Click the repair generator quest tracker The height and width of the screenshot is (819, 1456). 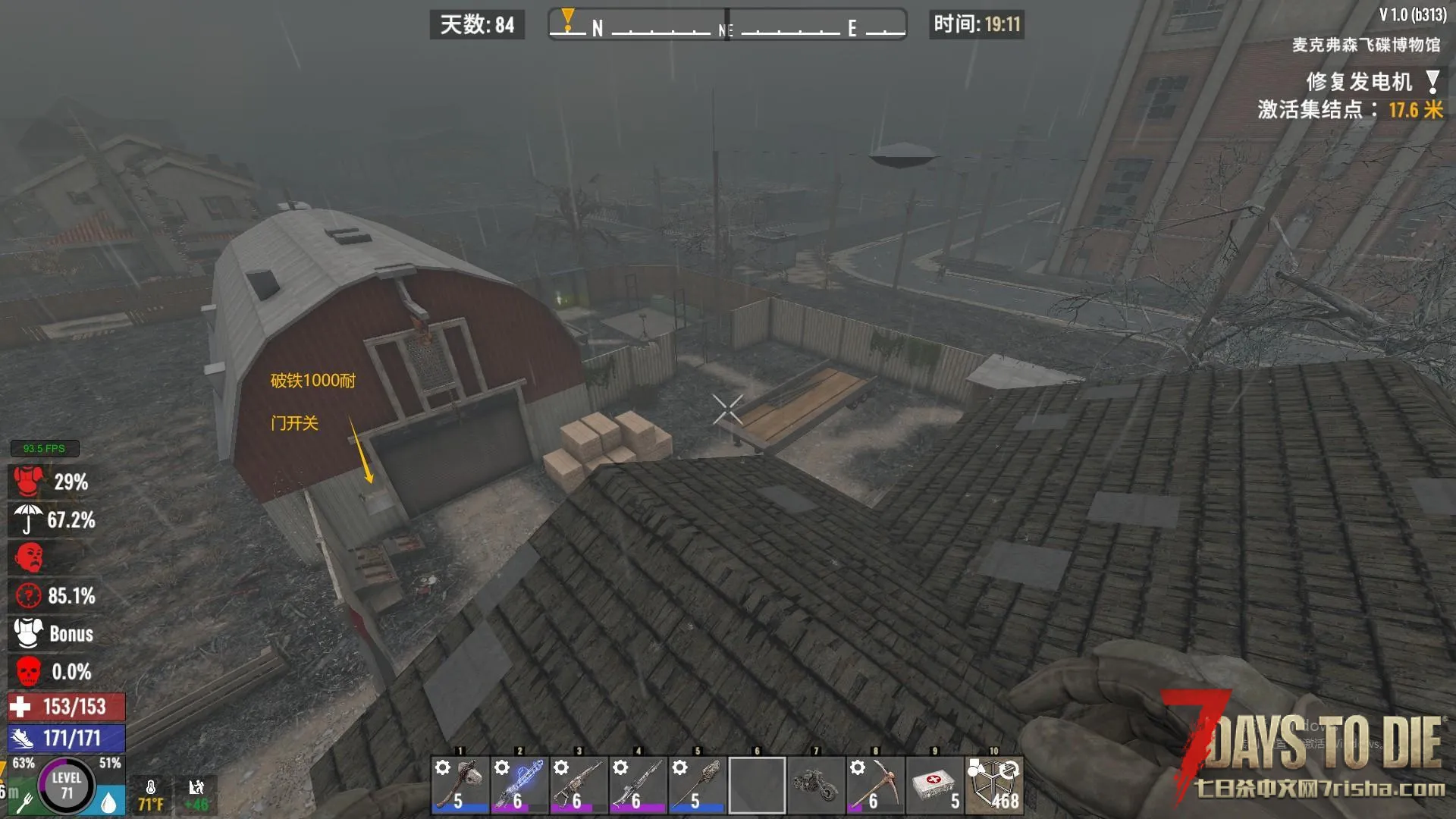tap(1359, 81)
